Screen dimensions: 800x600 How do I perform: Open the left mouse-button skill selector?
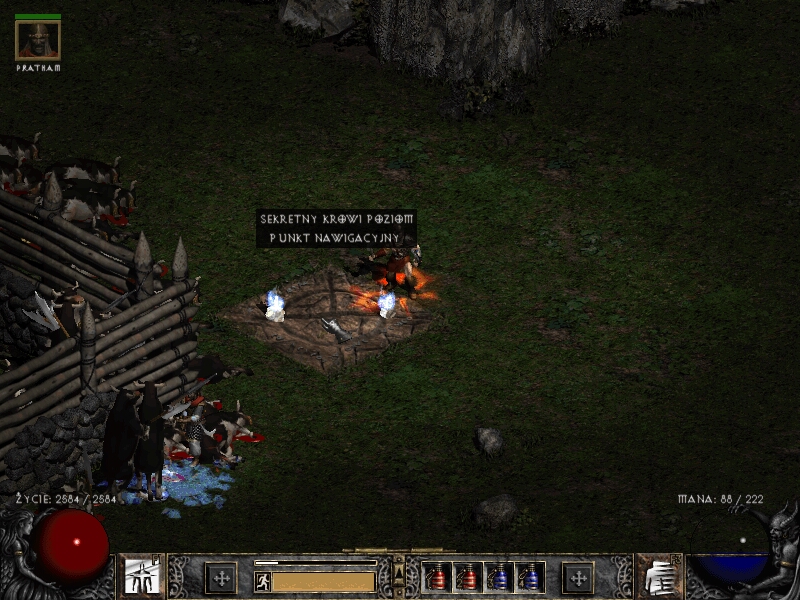pos(142,577)
